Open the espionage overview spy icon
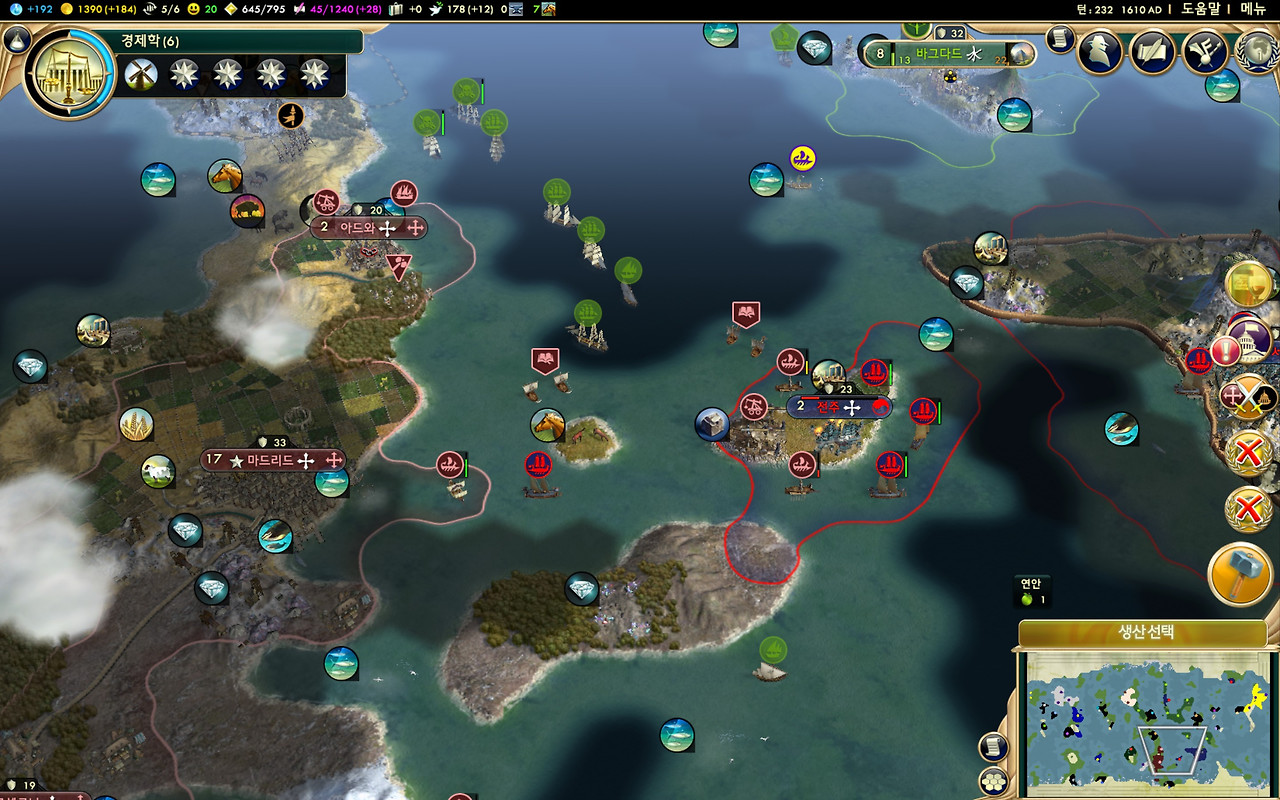The height and width of the screenshot is (800, 1280). (x=1099, y=51)
